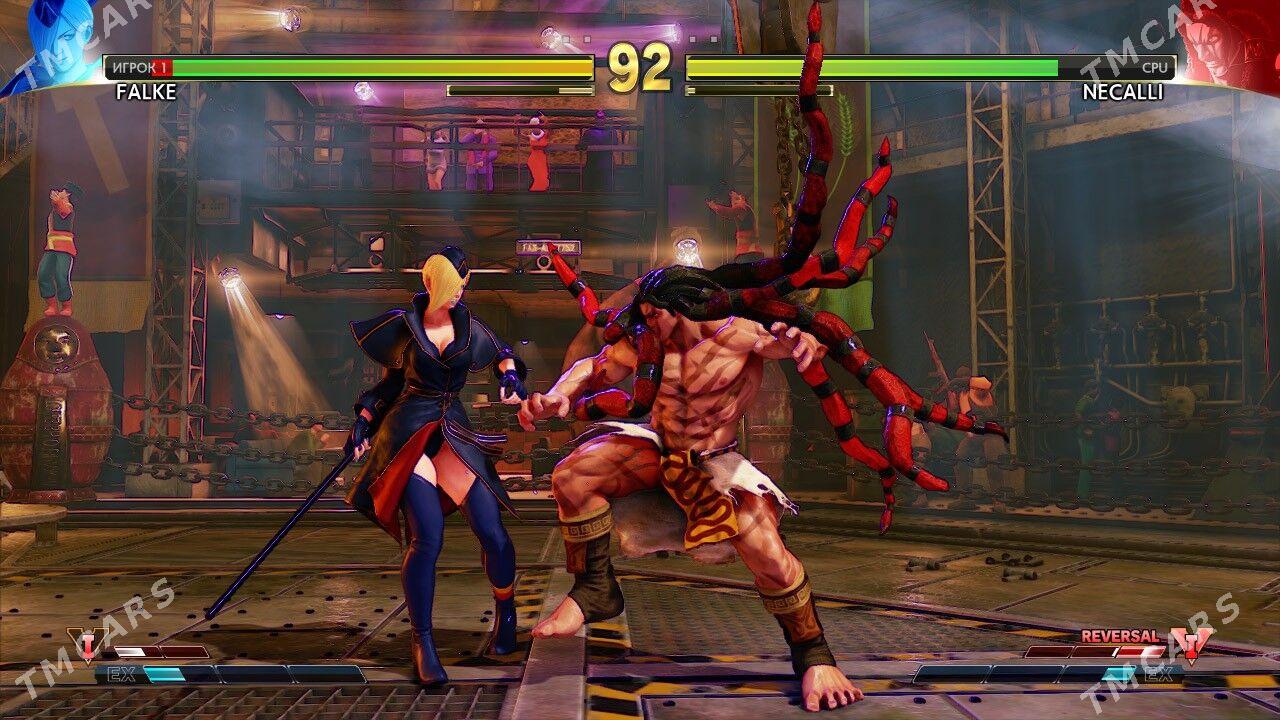This screenshot has height=720, width=1280.
Task: Click the REVERSAL indicator text
Action: click(1120, 636)
